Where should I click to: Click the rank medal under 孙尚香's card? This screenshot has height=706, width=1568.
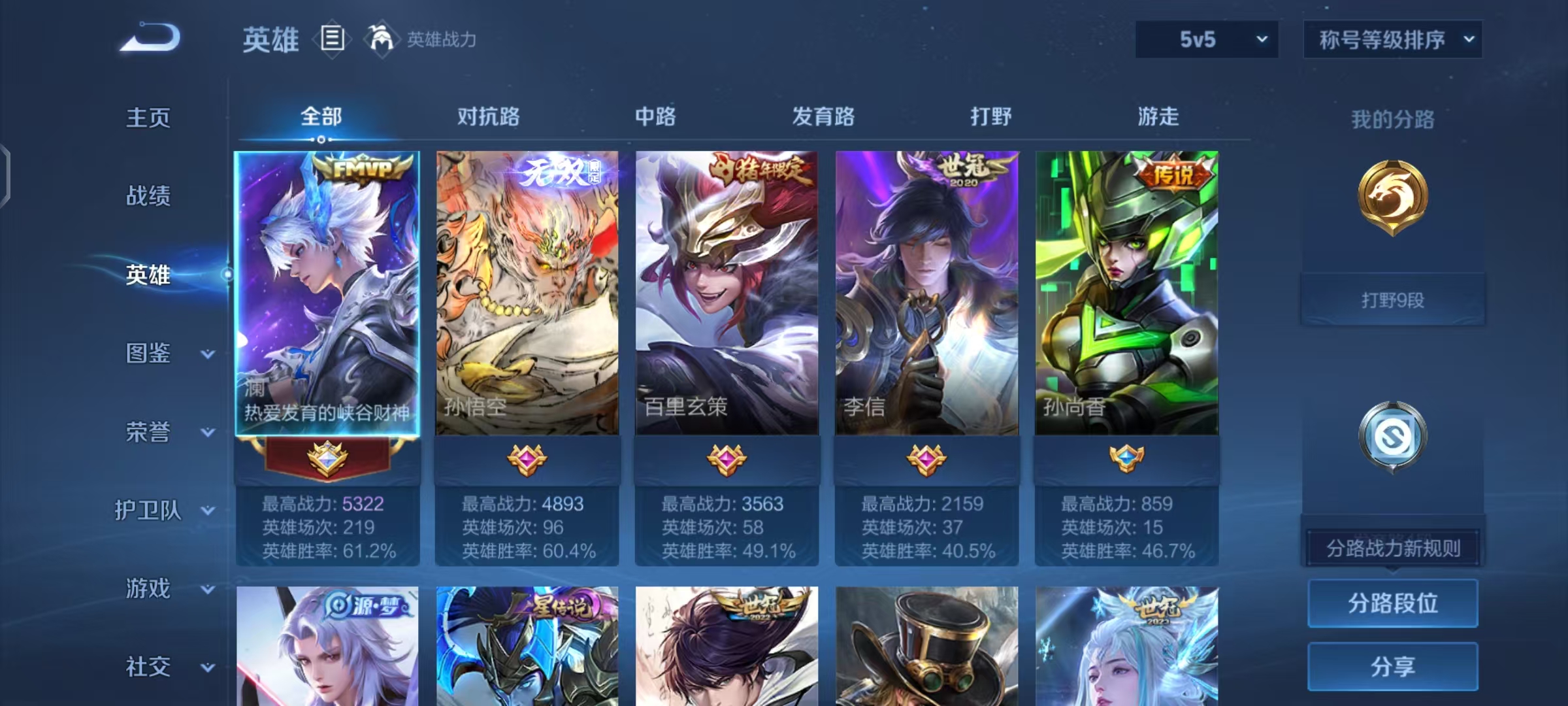point(1126,458)
